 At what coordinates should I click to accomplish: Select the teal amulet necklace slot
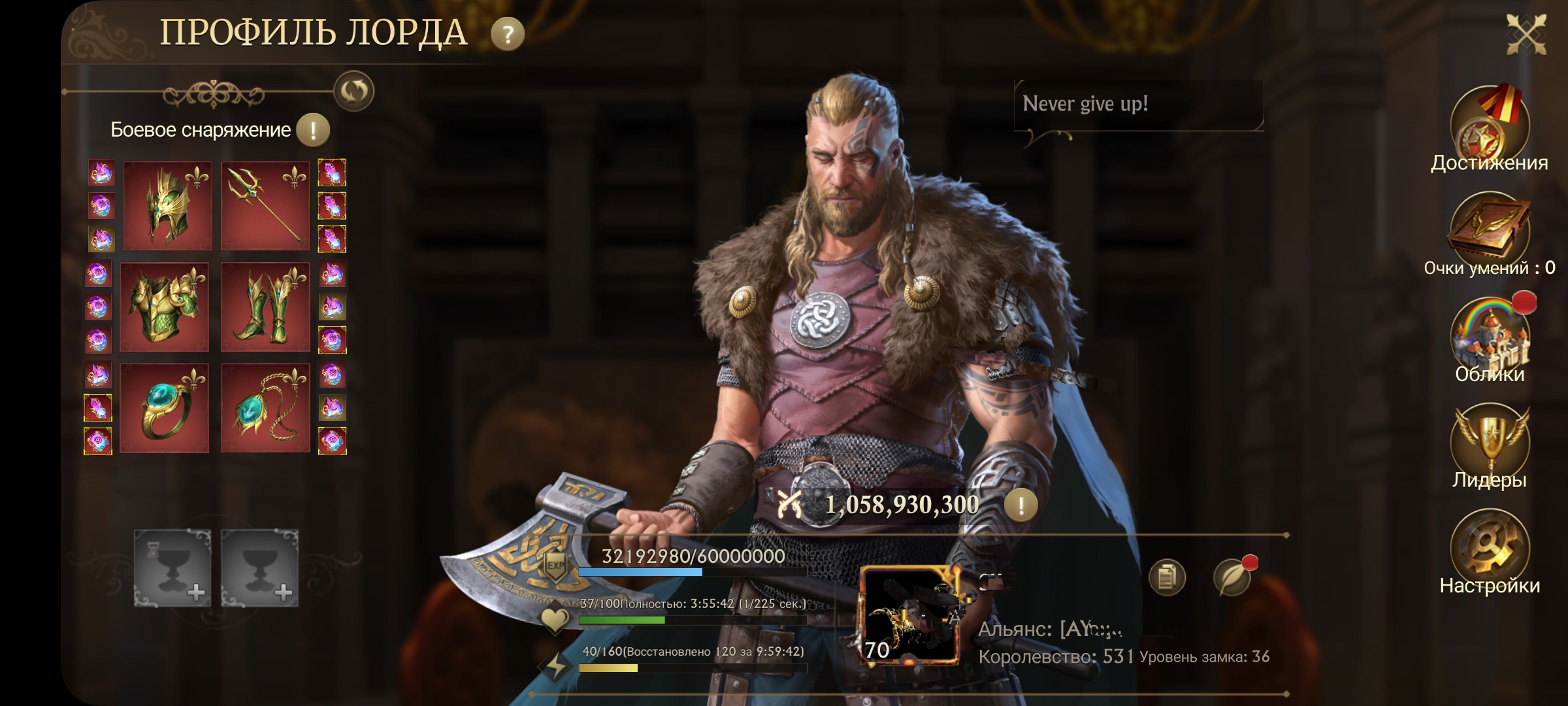pyautogui.click(x=265, y=409)
